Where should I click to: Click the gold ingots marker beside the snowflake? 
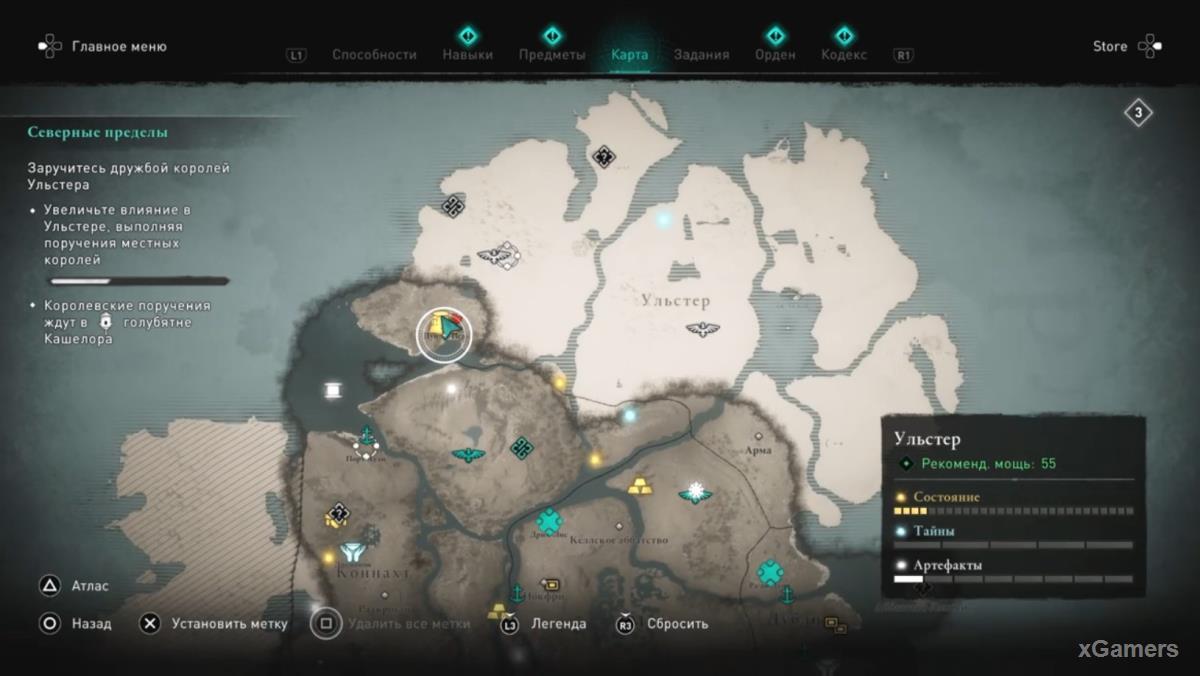pos(640,486)
